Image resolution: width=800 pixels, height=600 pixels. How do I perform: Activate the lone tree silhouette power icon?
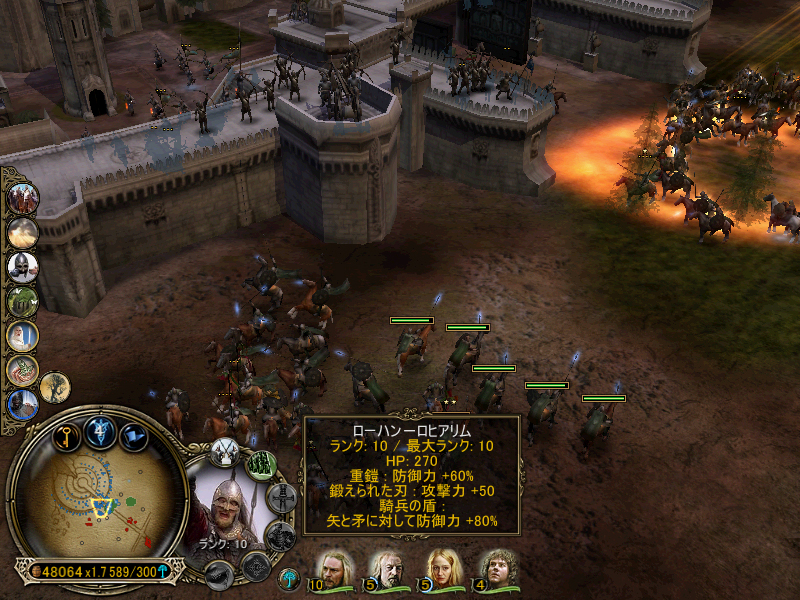point(55,387)
